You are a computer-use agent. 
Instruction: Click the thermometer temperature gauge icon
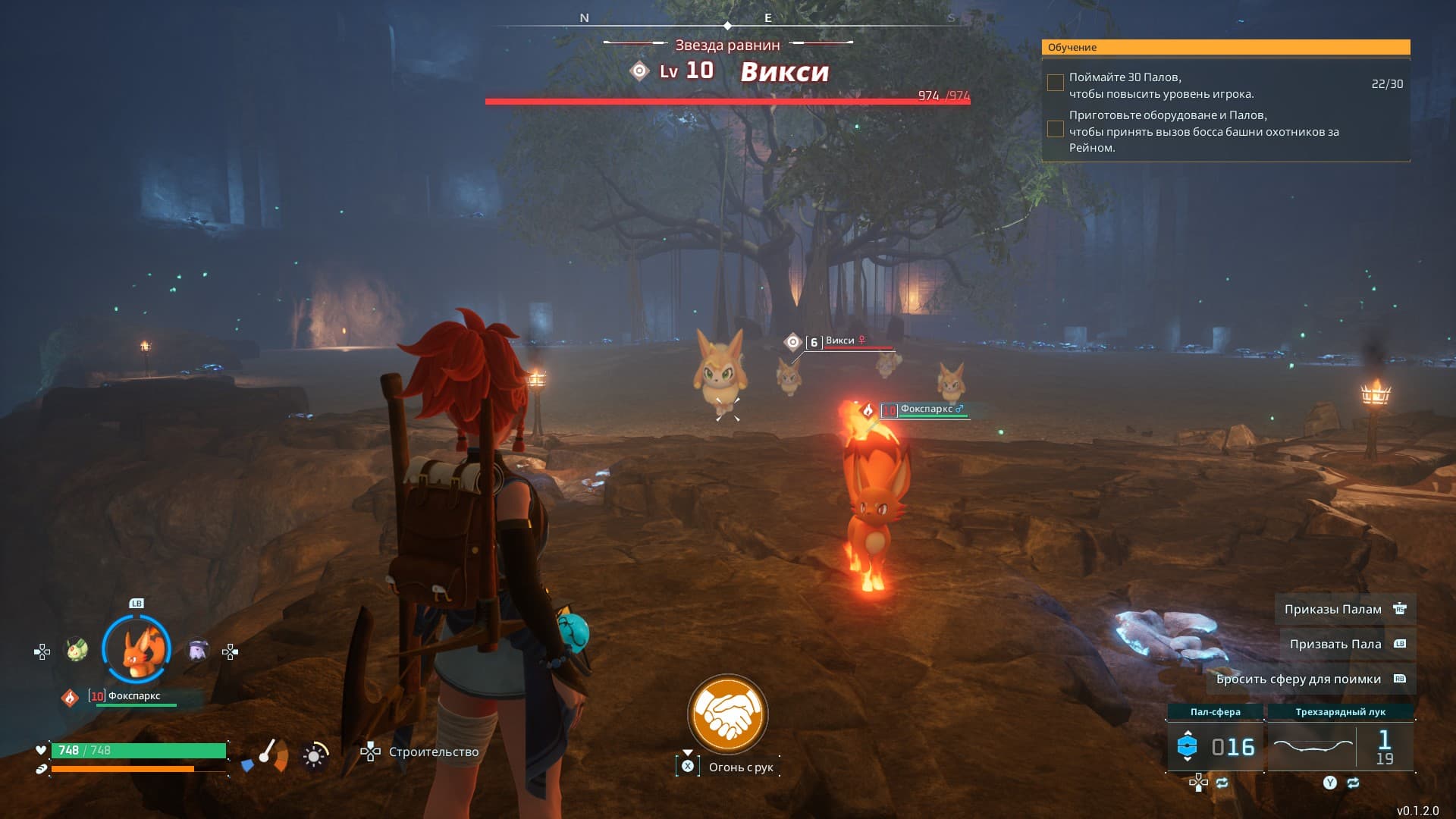pos(266,753)
